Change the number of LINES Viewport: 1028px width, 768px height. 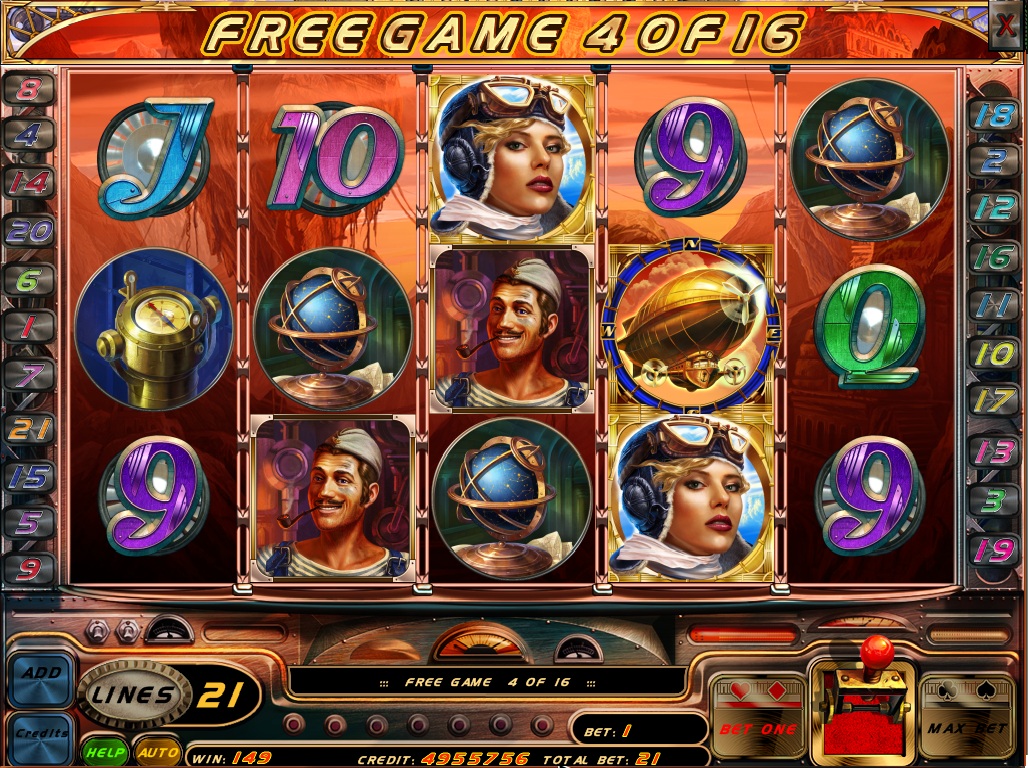[133, 694]
